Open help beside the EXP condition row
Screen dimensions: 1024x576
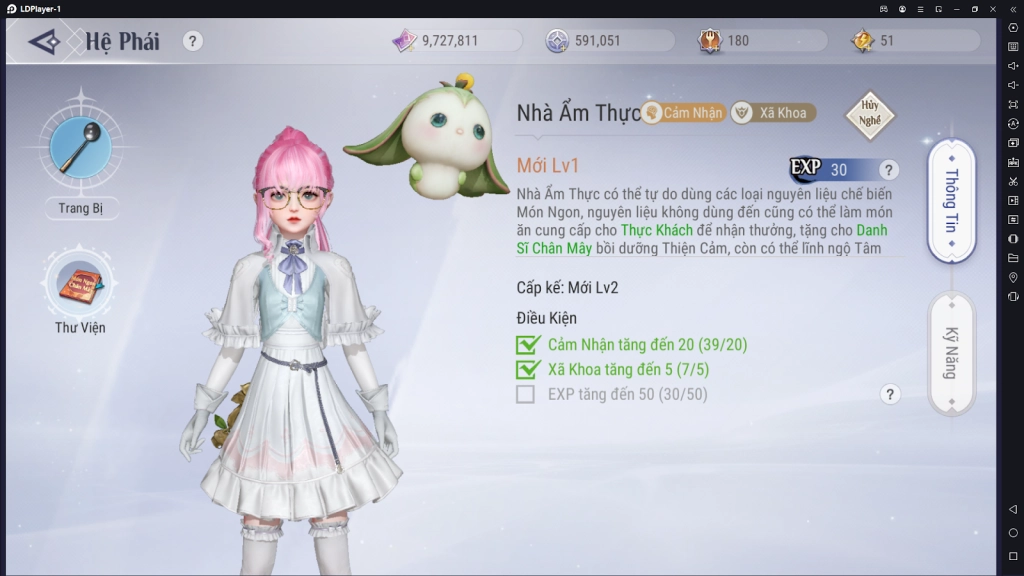pos(890,394)
